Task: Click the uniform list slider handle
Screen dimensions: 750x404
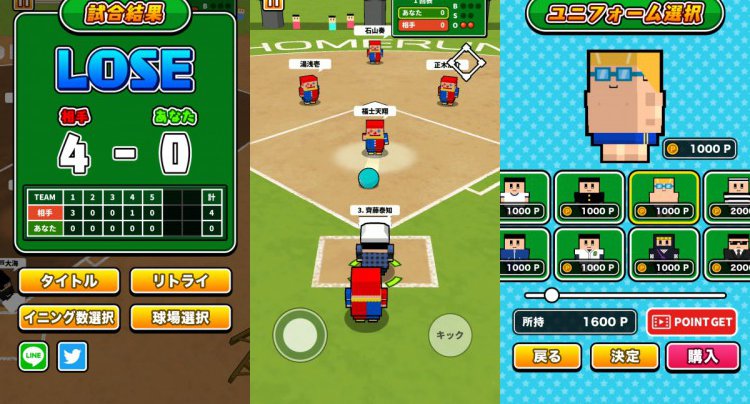Action: (551, 295)
